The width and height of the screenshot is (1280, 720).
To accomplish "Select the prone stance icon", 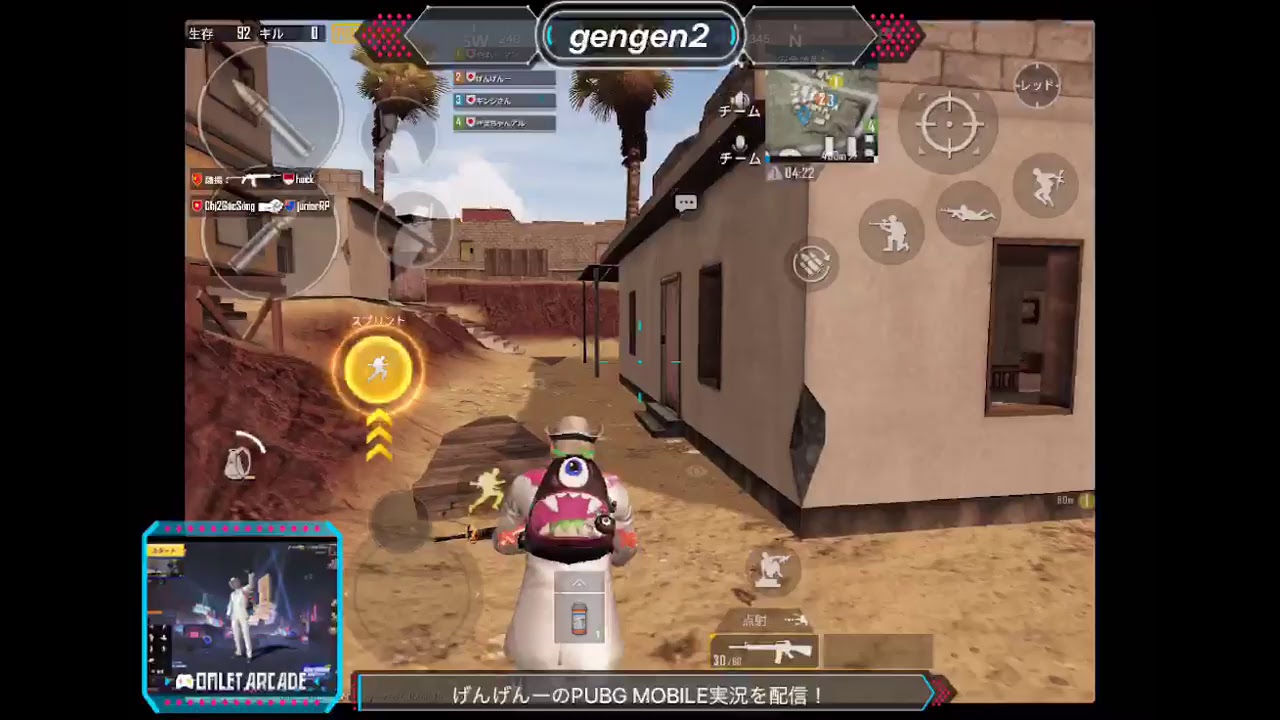I will tap(968, 212).
